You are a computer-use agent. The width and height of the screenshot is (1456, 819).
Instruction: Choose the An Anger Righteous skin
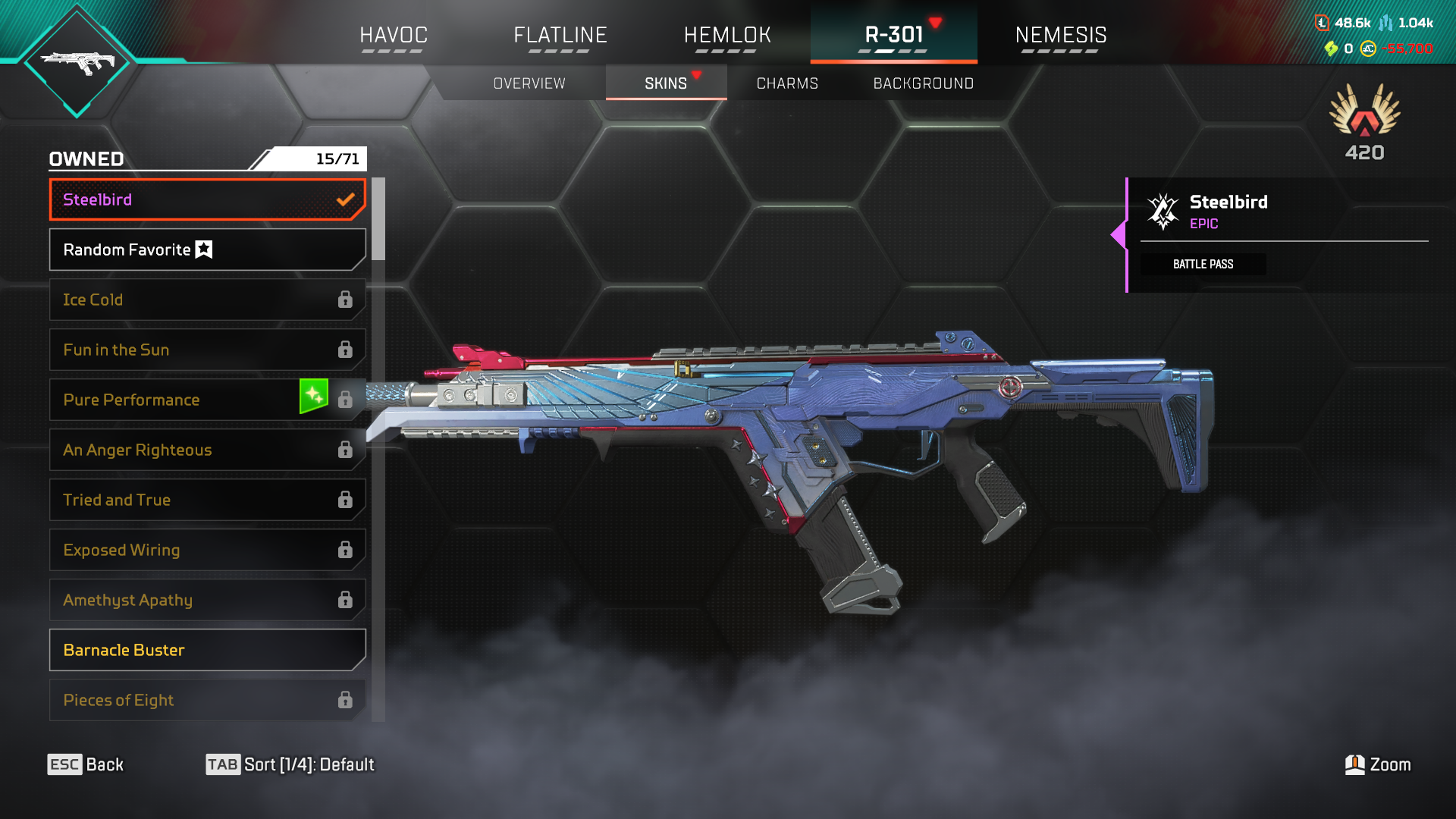coord(207,450)
